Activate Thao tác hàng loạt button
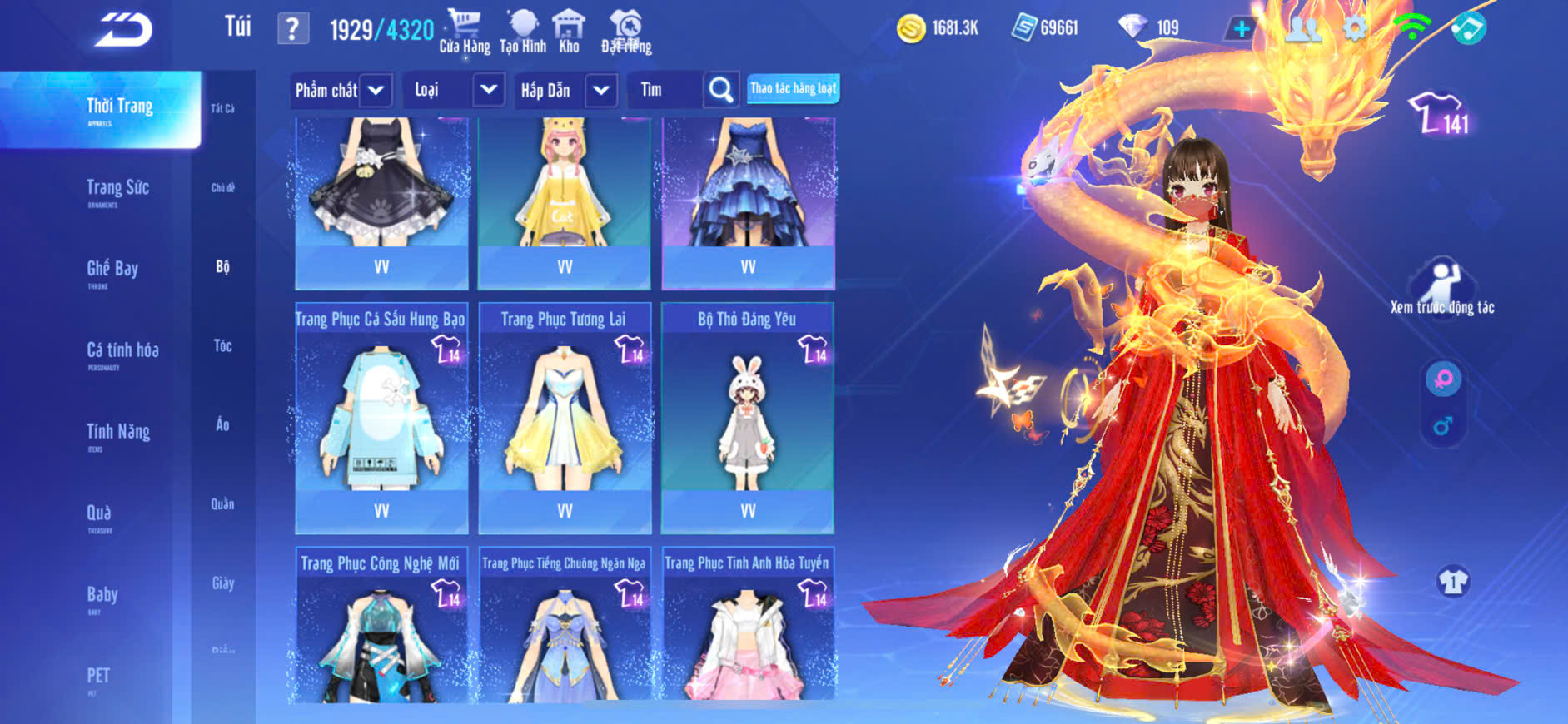The width and height of the screenshot is (1568, 724). click(793, 88)
